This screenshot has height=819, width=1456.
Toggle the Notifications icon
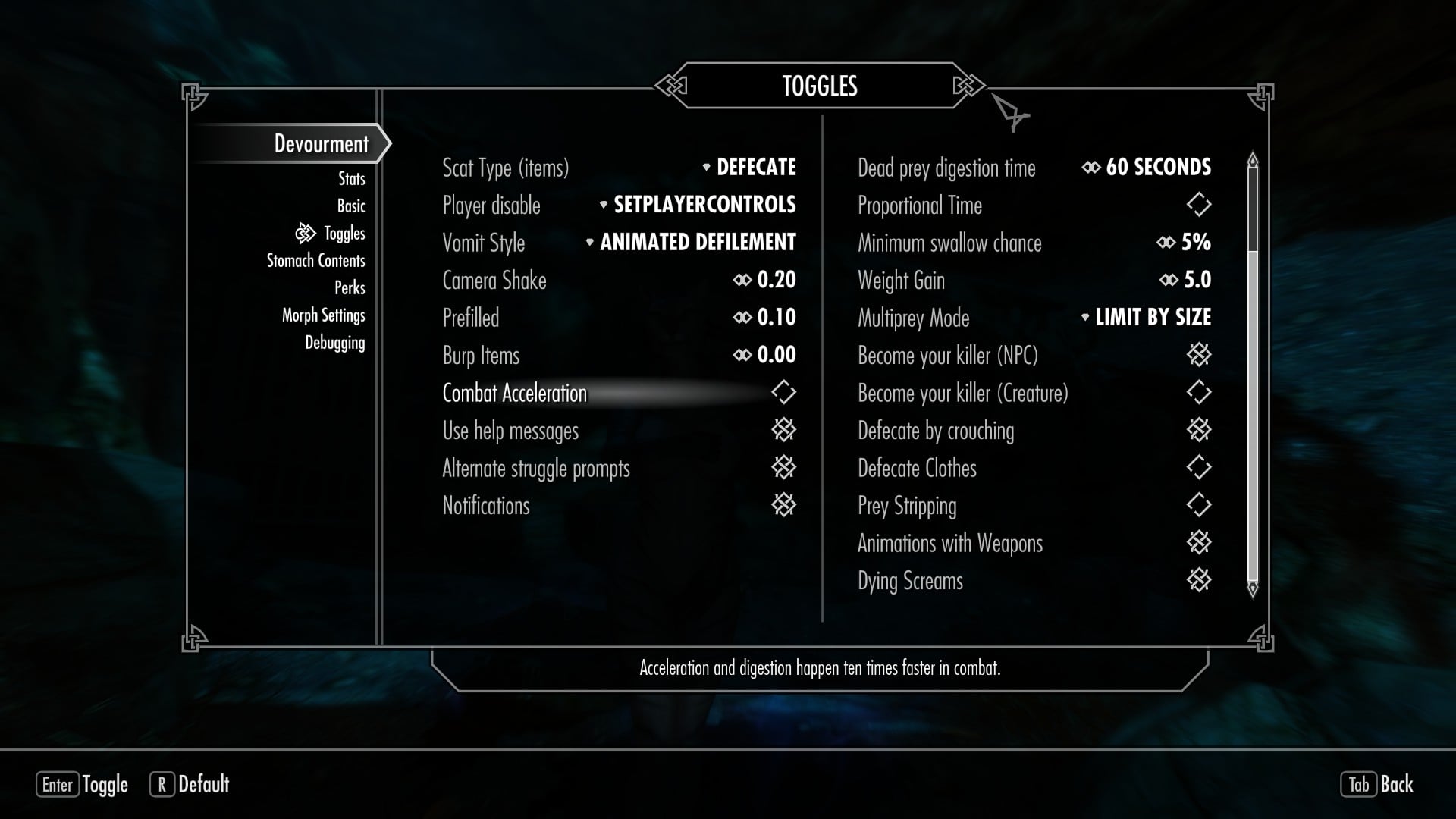[x=783, y=505]
